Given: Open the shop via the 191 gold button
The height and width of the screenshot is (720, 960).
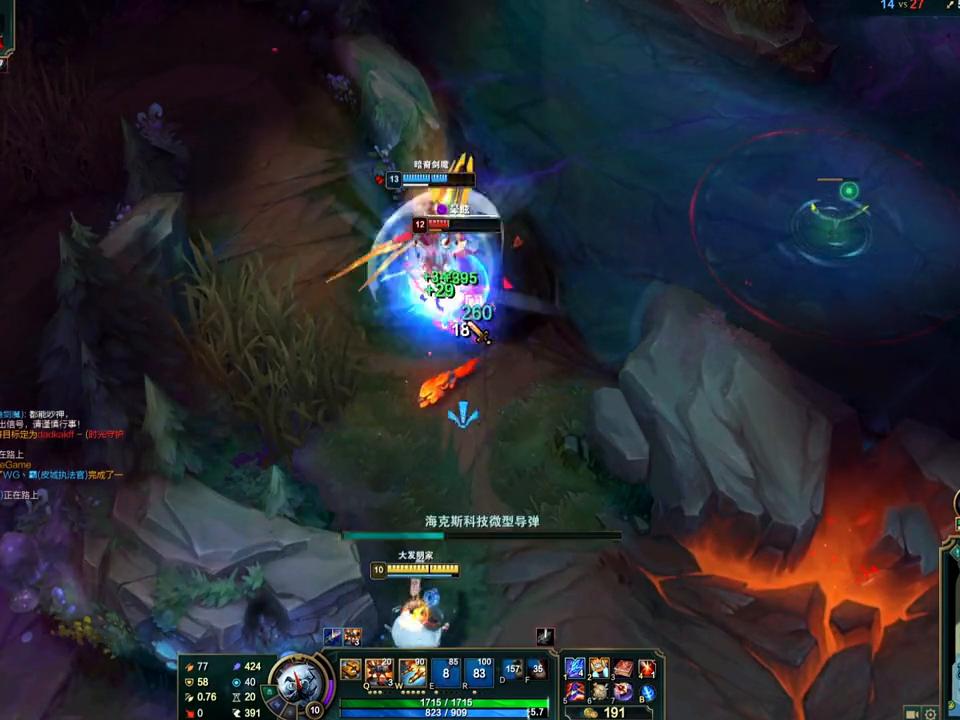Looking at the screenshot, I should [606, 712].
